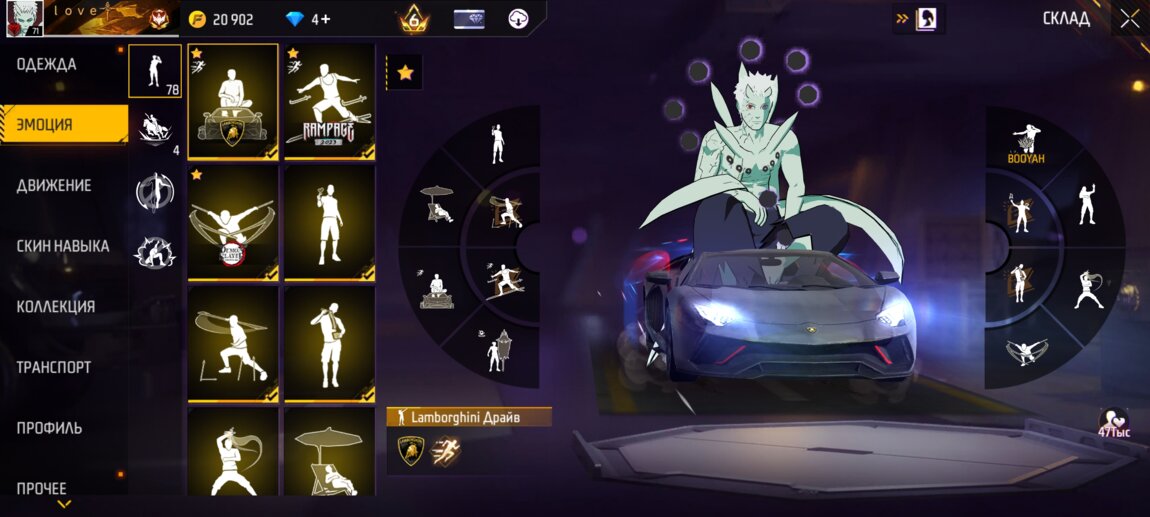Show the КОЛЛЕКЦИЯ section
This screenshot has height=517, width=1150.
[x=56, y=307]
